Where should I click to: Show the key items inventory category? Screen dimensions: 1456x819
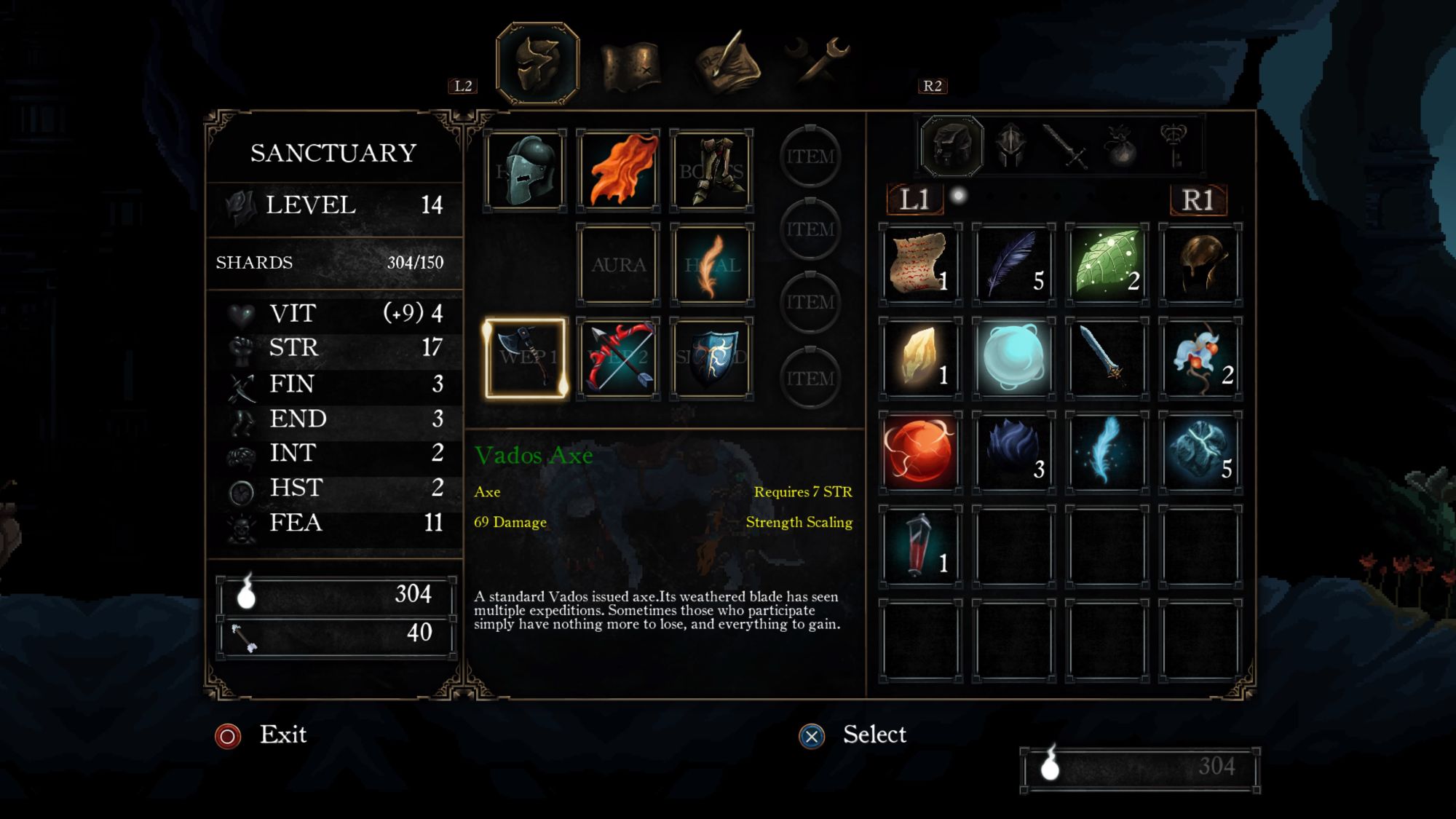coord(1173,146)
